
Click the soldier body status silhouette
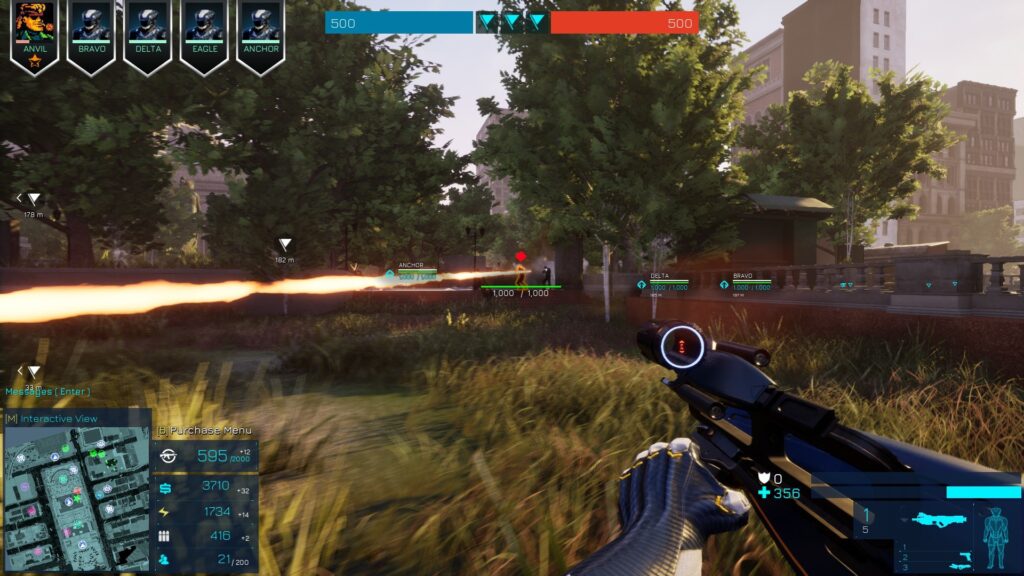996,535
